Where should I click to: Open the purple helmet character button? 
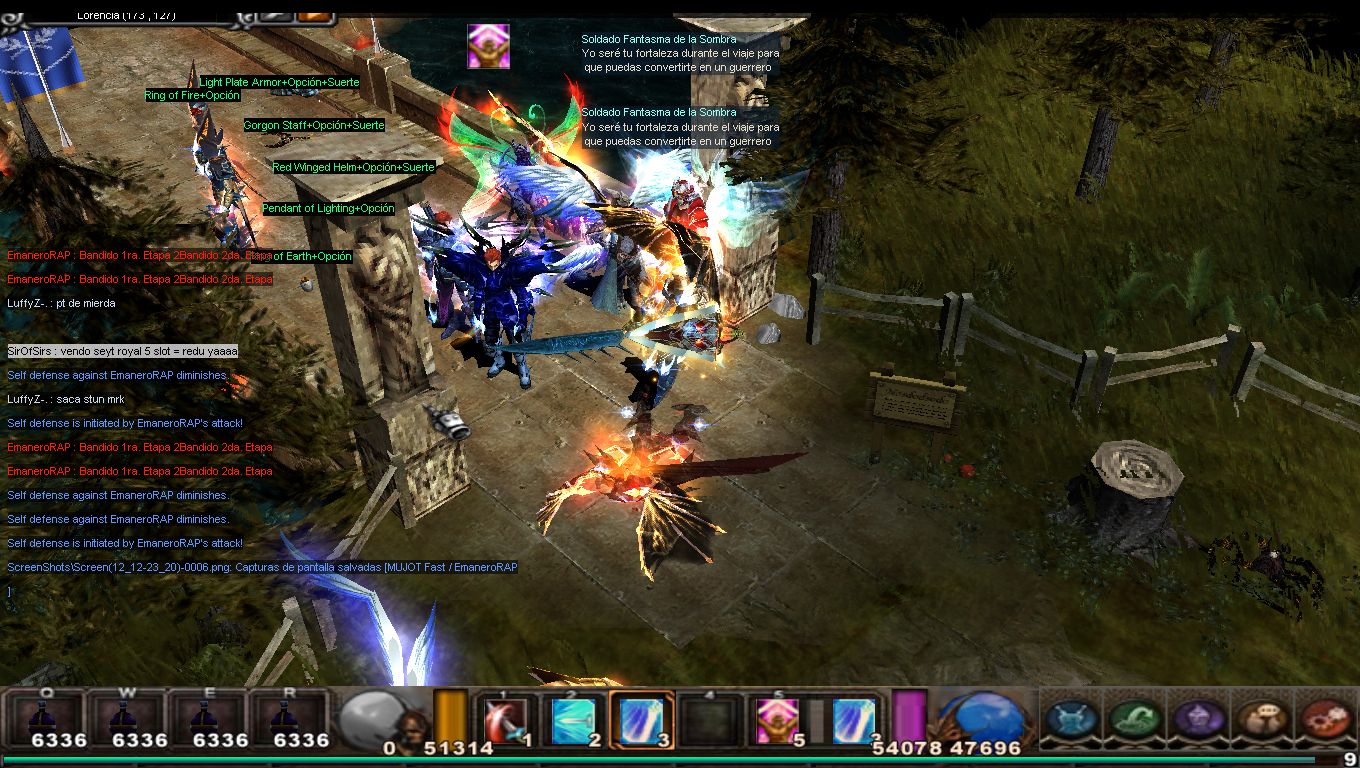pos(1196,717)
